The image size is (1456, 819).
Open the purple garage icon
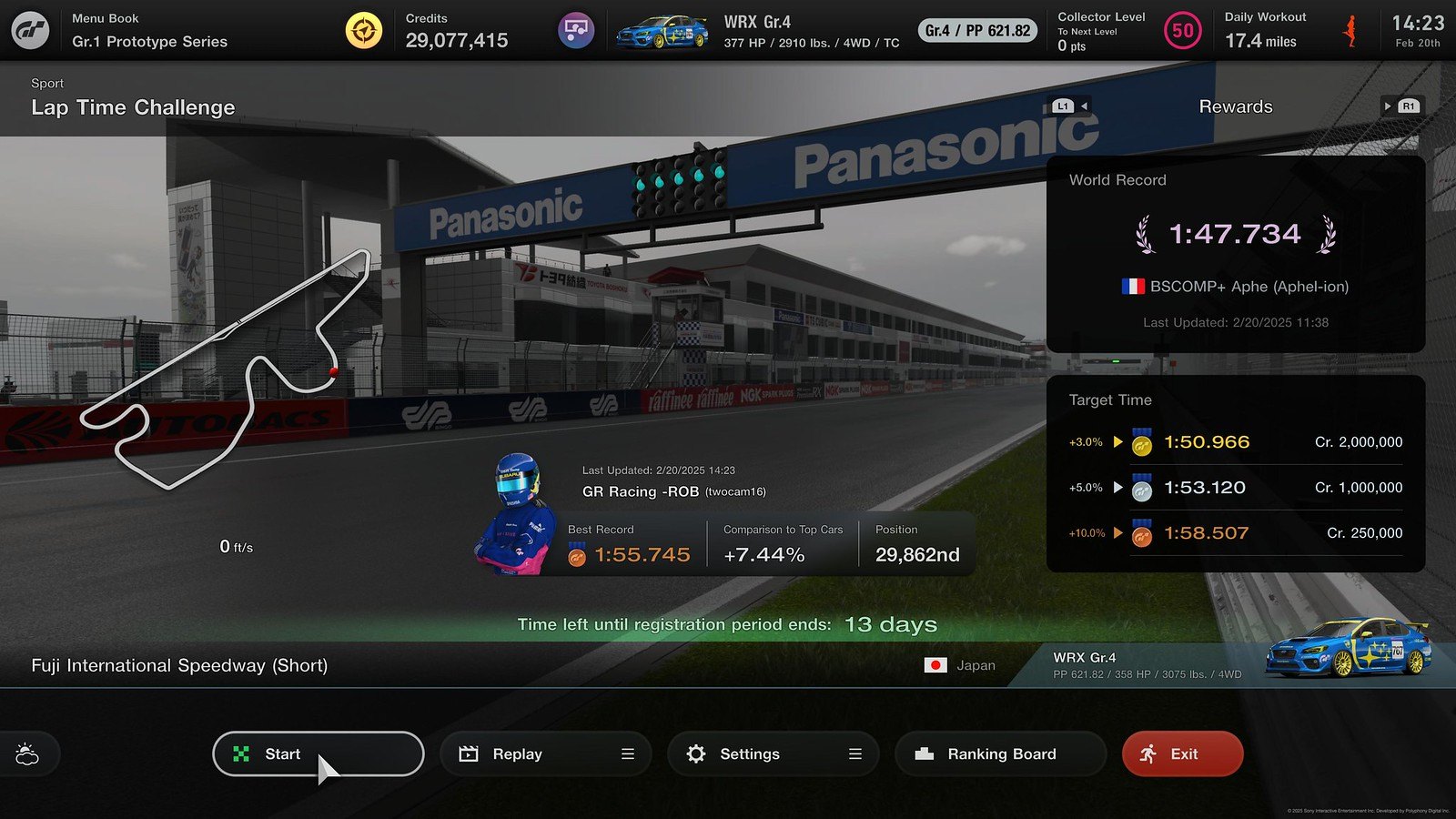(575, 31)
